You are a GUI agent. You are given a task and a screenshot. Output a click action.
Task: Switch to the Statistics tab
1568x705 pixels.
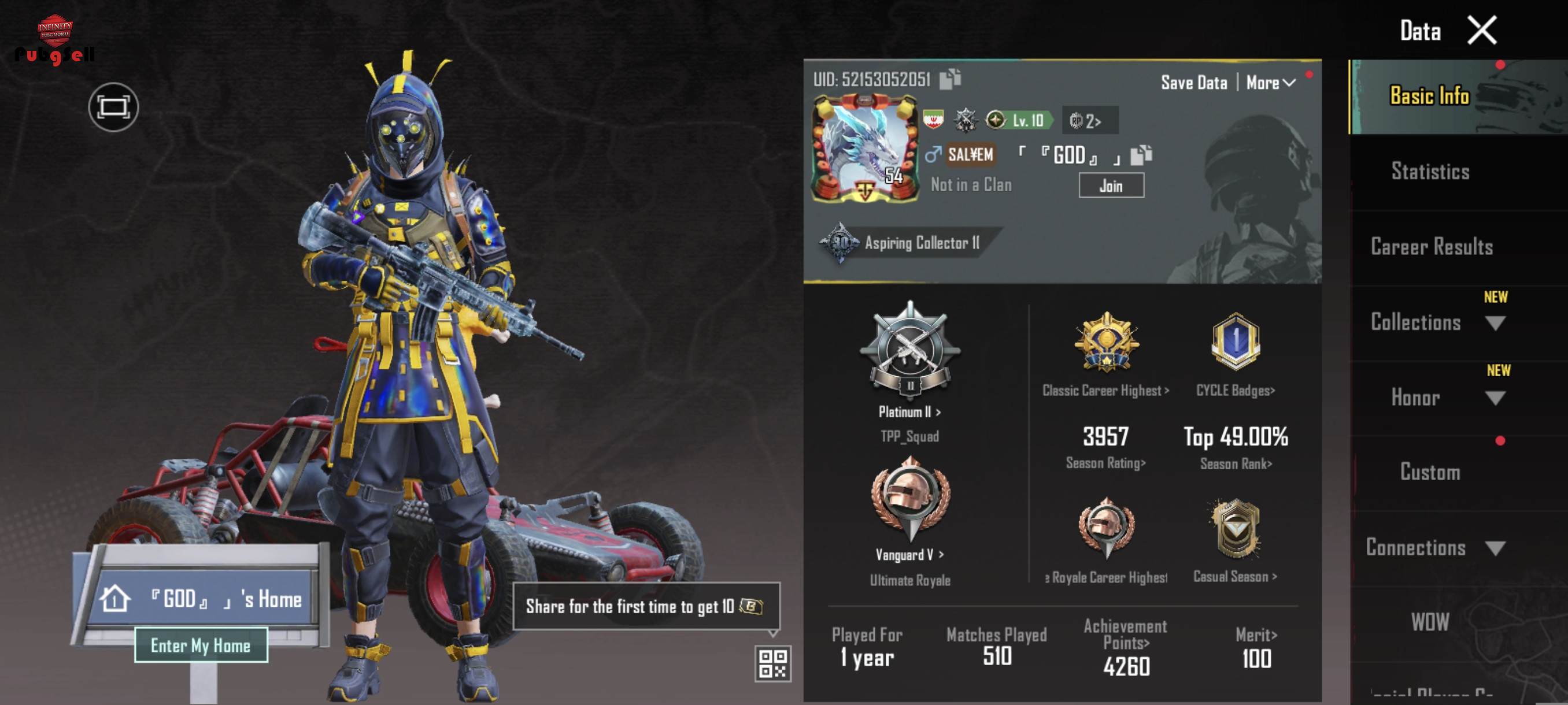click(1430, 172)
